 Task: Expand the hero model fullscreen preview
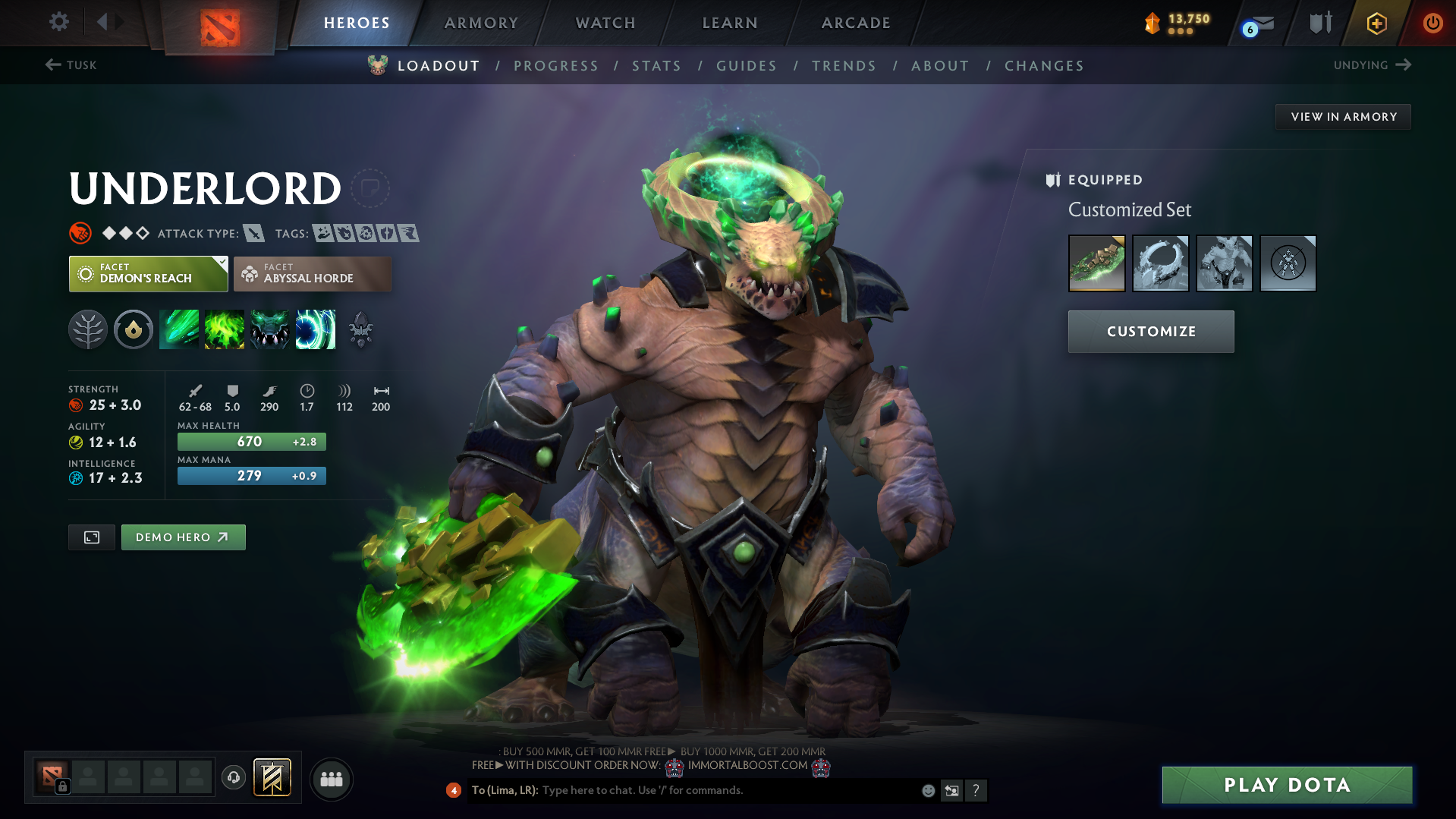click(x=91, y=537)
